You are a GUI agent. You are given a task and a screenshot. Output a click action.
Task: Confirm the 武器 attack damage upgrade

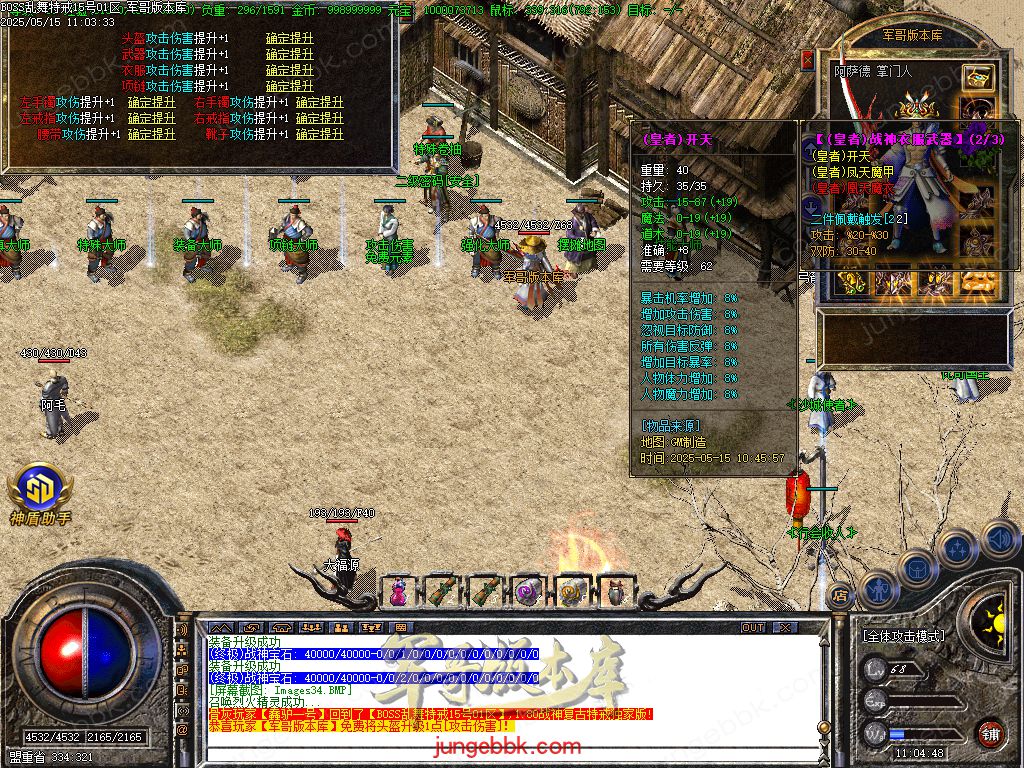[x=289, y=55]
